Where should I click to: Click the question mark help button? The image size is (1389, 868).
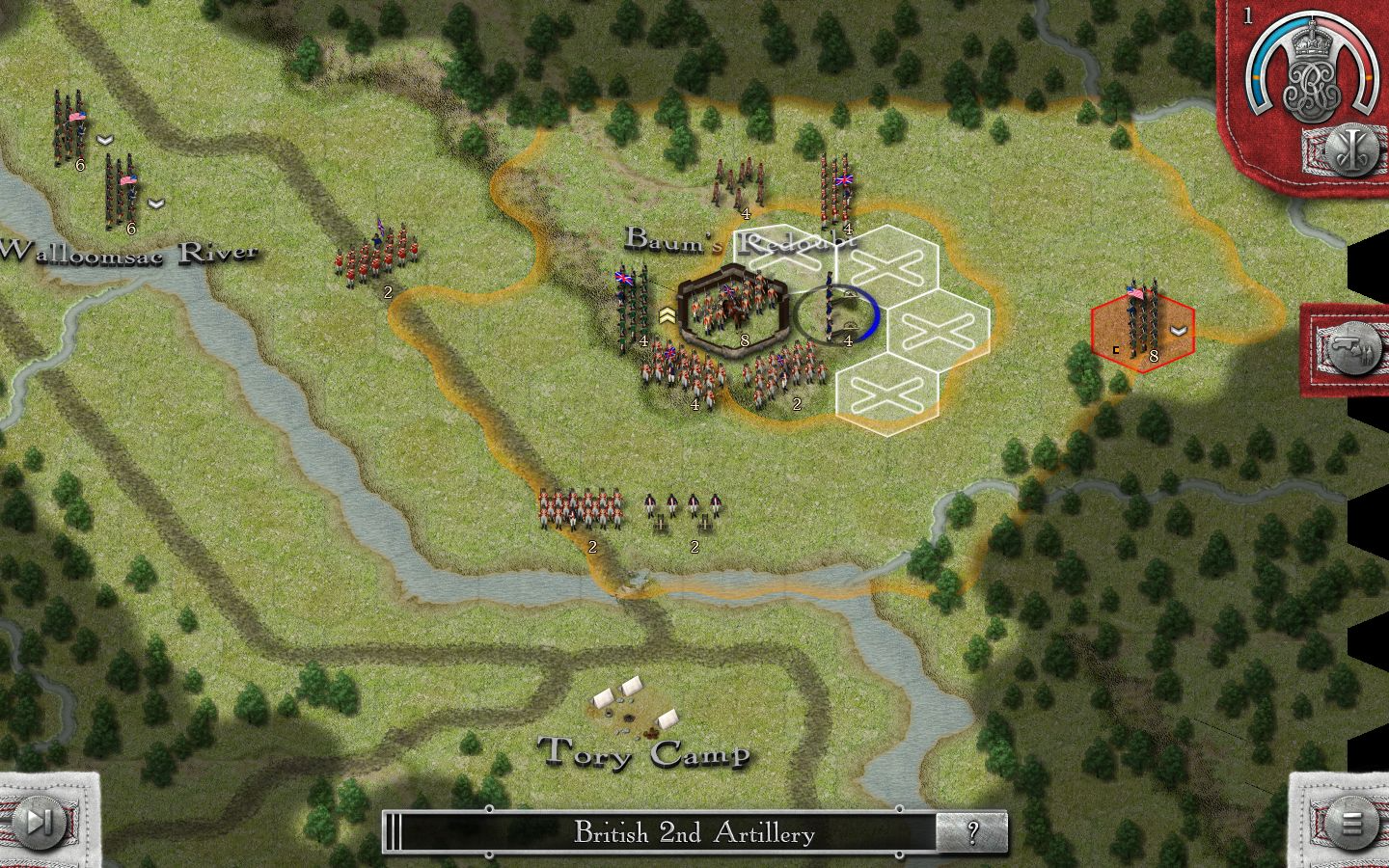click(x=974, y=831)
